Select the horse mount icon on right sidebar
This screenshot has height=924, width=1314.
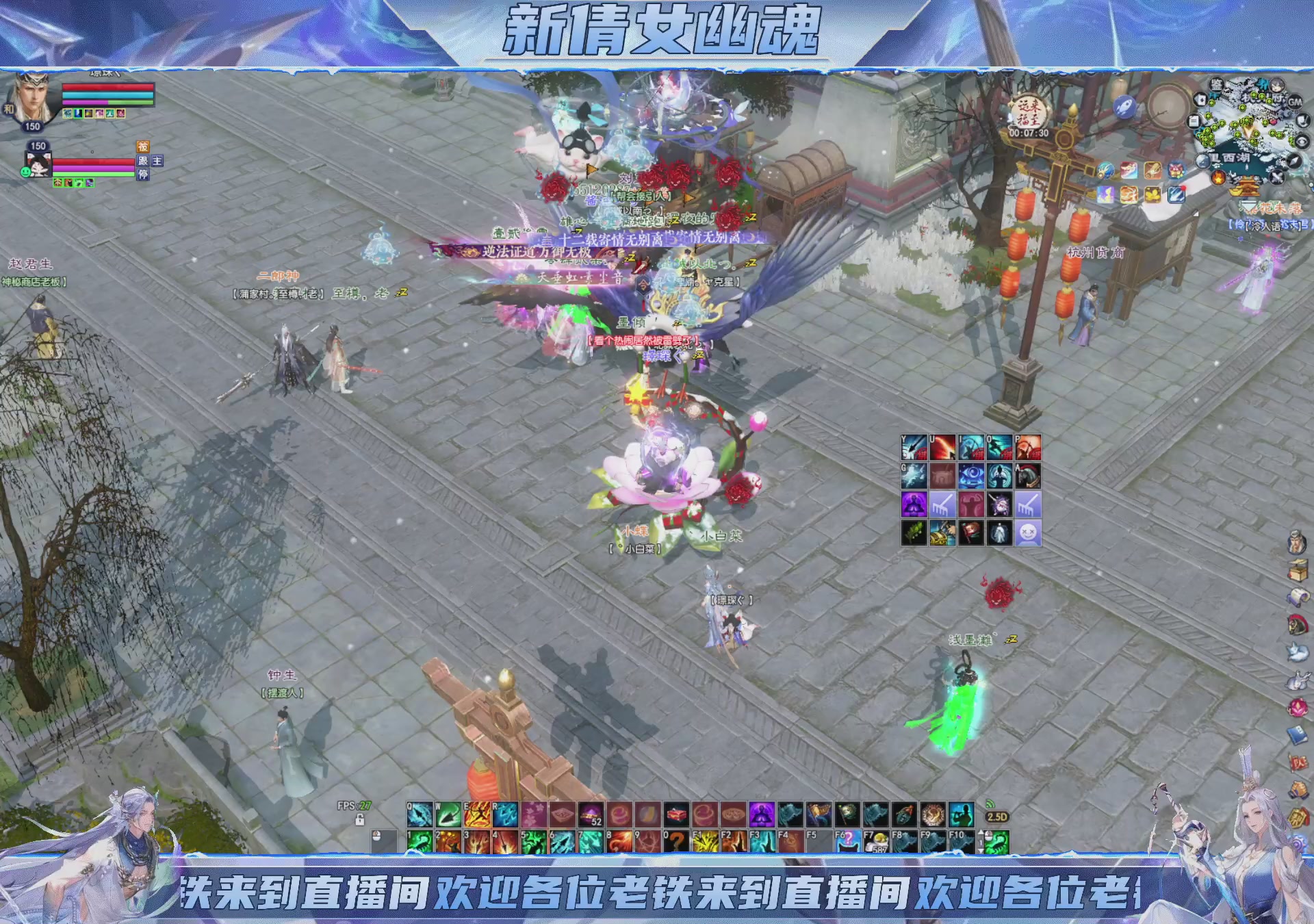(1298, 624)
